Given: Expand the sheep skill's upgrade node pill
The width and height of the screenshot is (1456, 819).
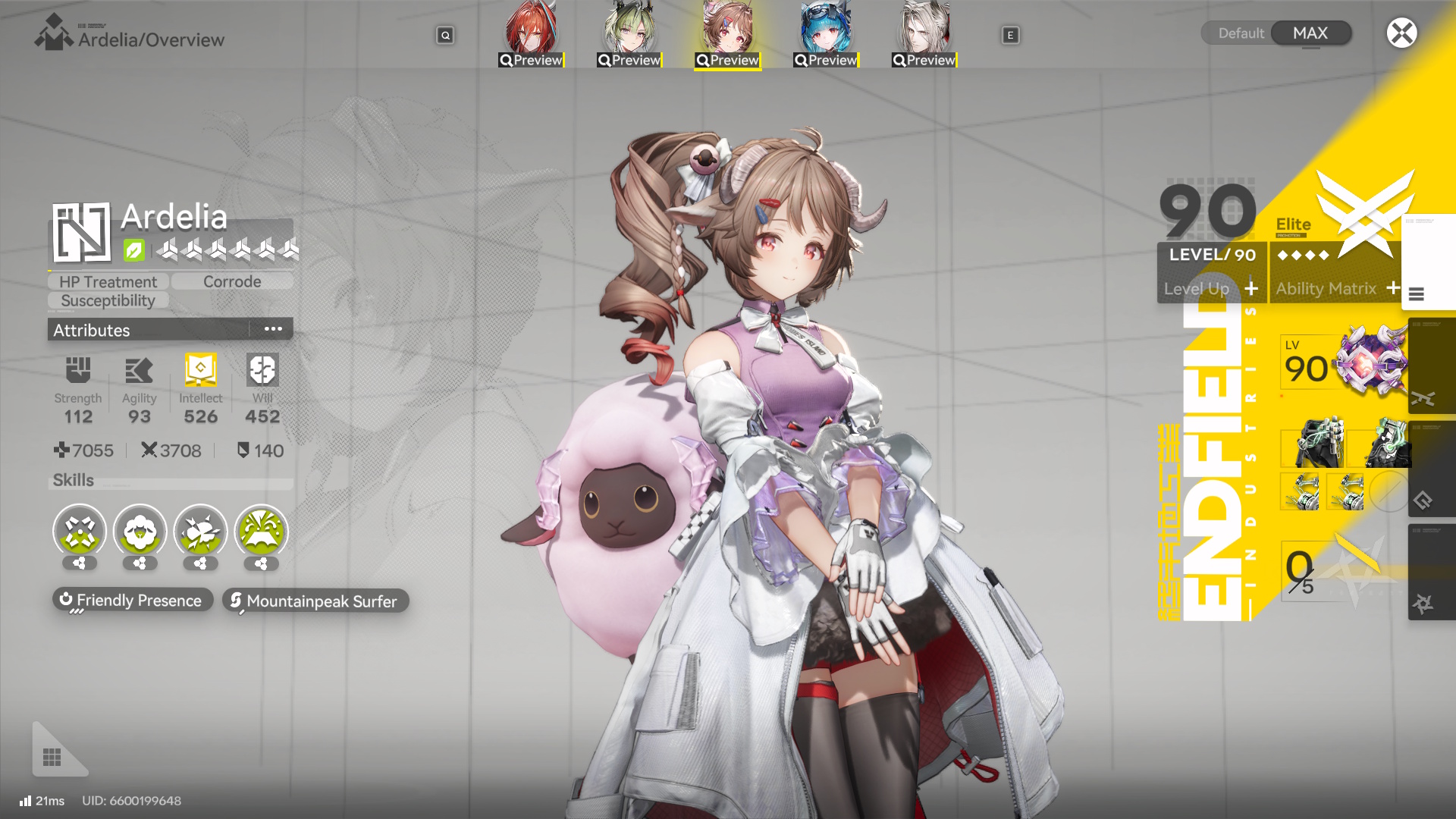Looking at the screenshot, I should tap(139, 563).
